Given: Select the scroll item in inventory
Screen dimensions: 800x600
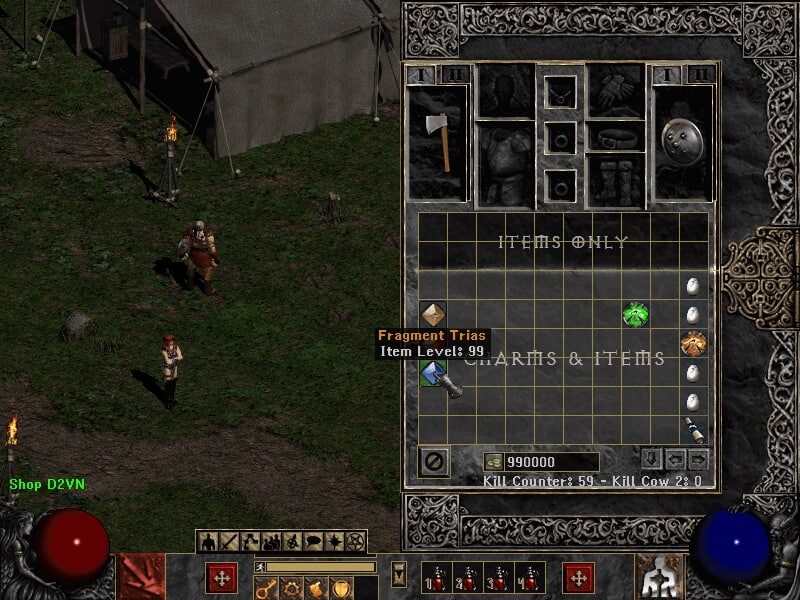Looking at the screenshot, I should pos(694,431).
